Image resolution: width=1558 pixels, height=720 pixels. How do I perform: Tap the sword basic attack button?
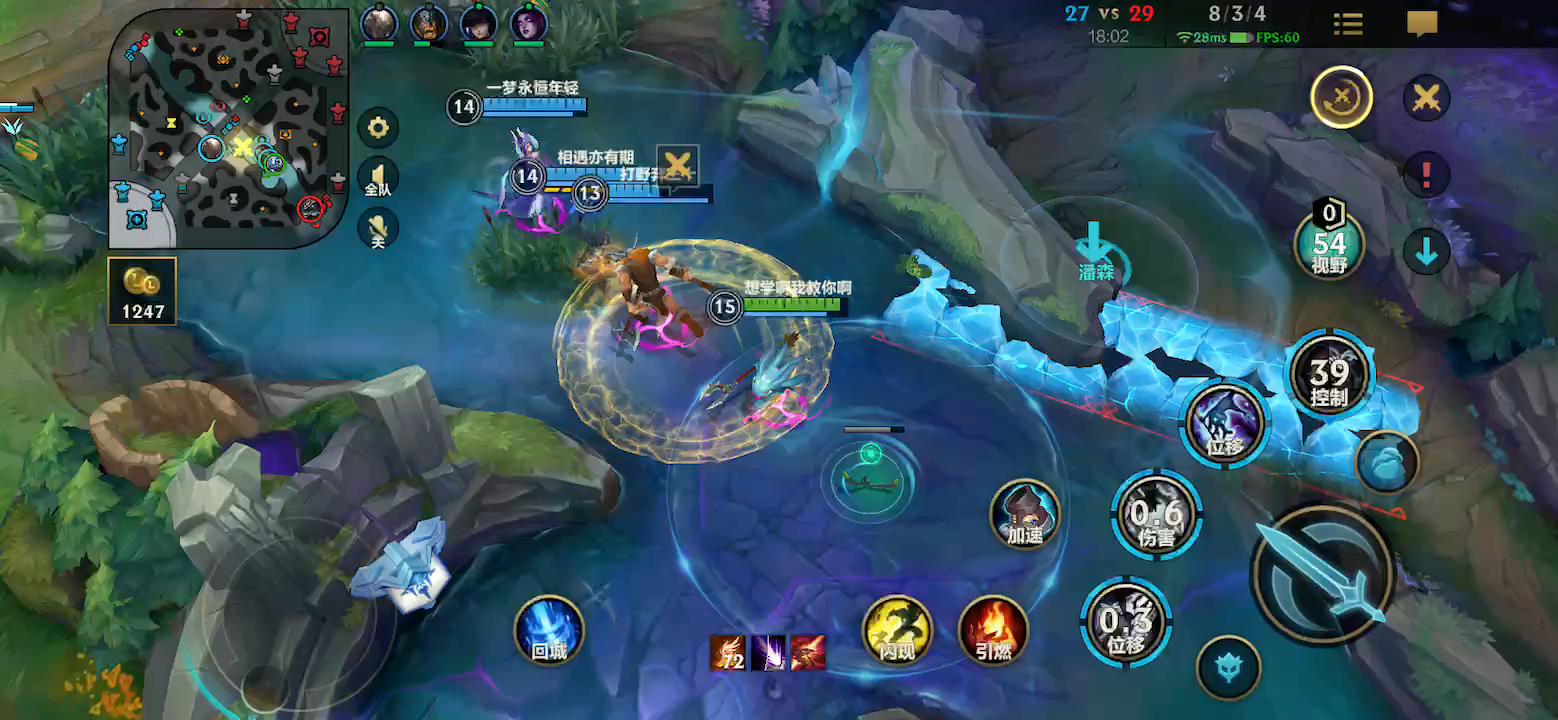1322,573
